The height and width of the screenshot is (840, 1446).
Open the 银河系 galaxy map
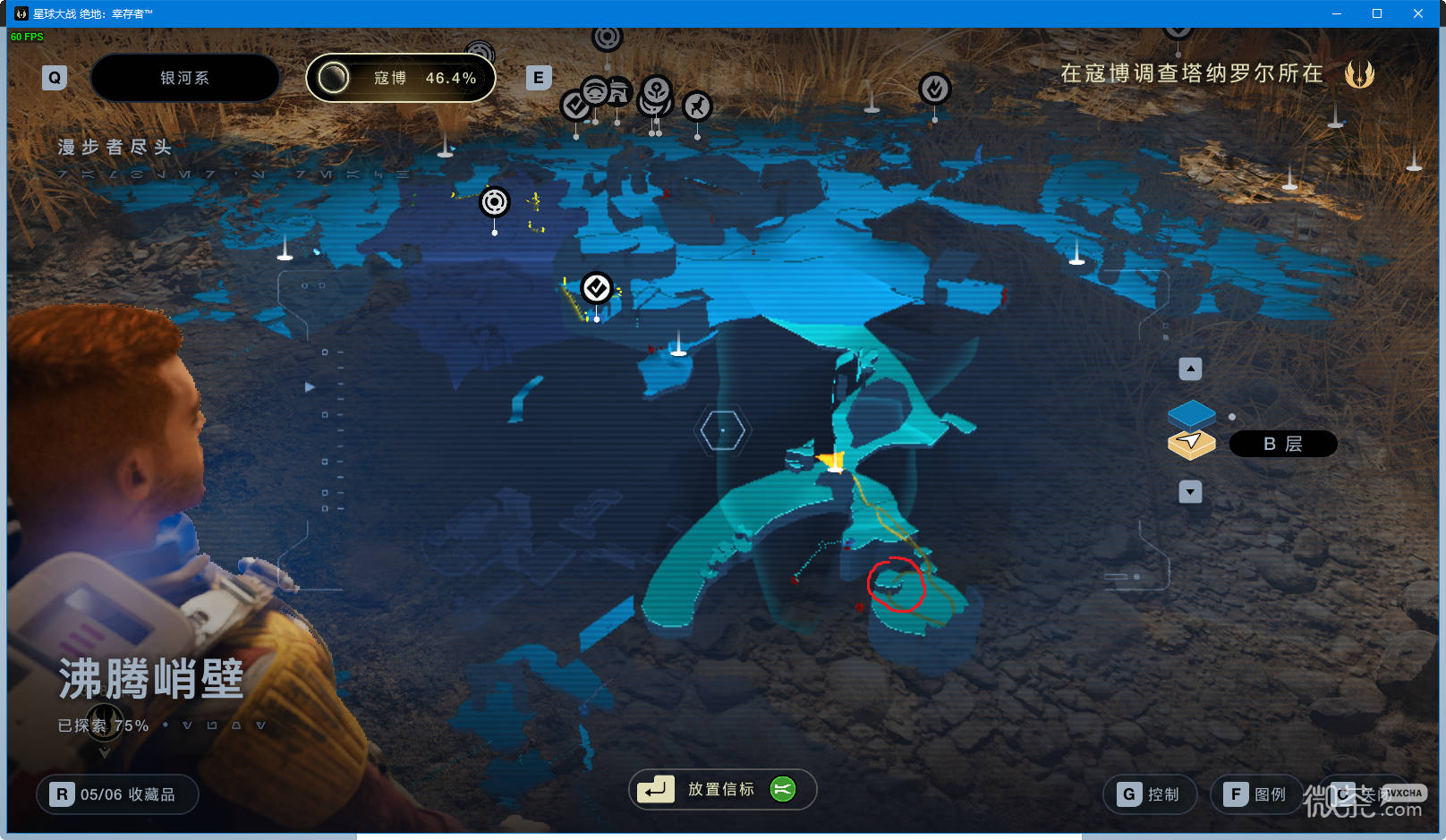[x=184, y=78]
